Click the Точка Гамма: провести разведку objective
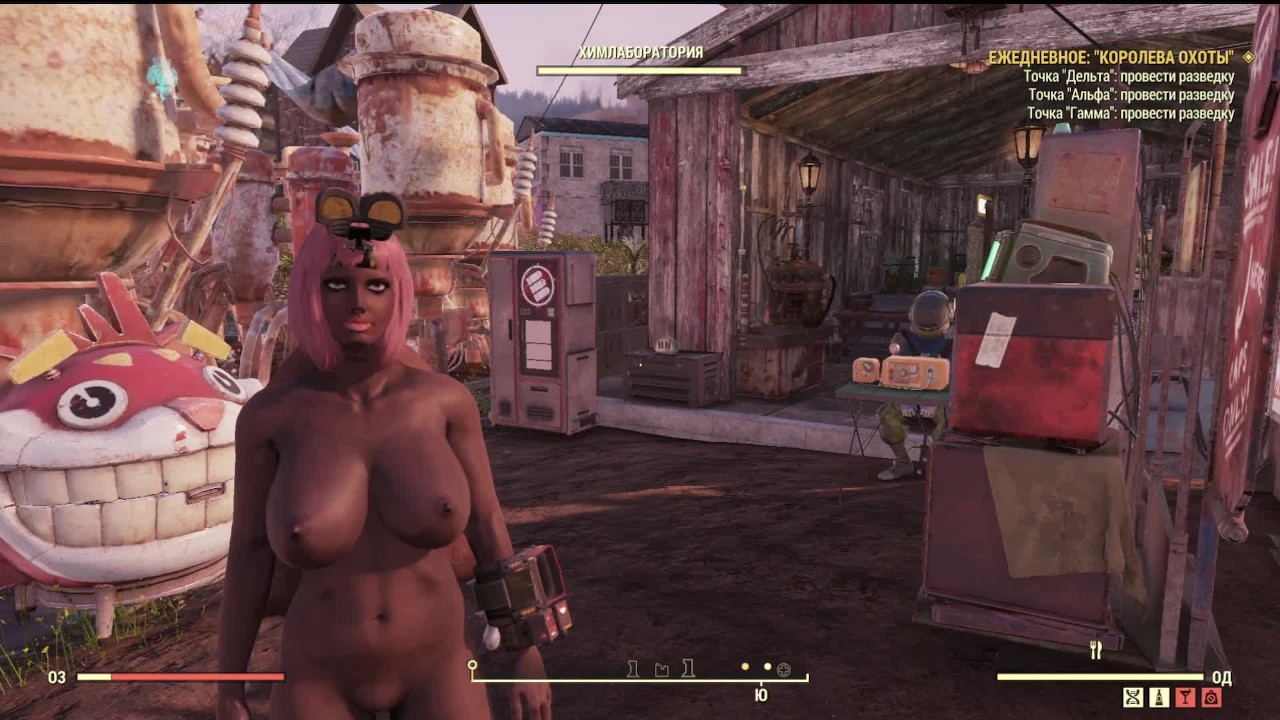Screen dimensions: 1280x720 (1132, 112)
